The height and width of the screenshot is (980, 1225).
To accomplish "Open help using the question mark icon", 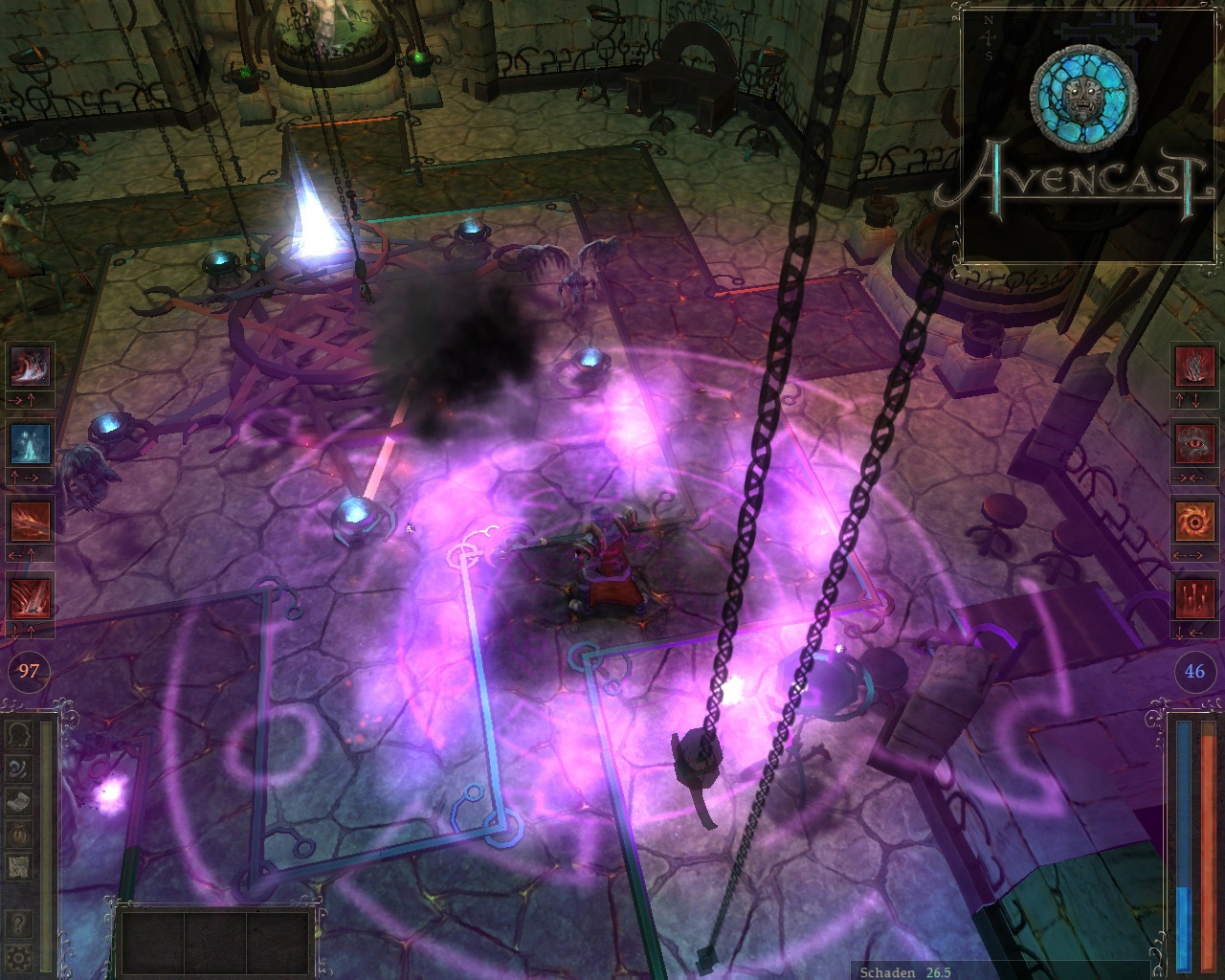I will point(17,921).
